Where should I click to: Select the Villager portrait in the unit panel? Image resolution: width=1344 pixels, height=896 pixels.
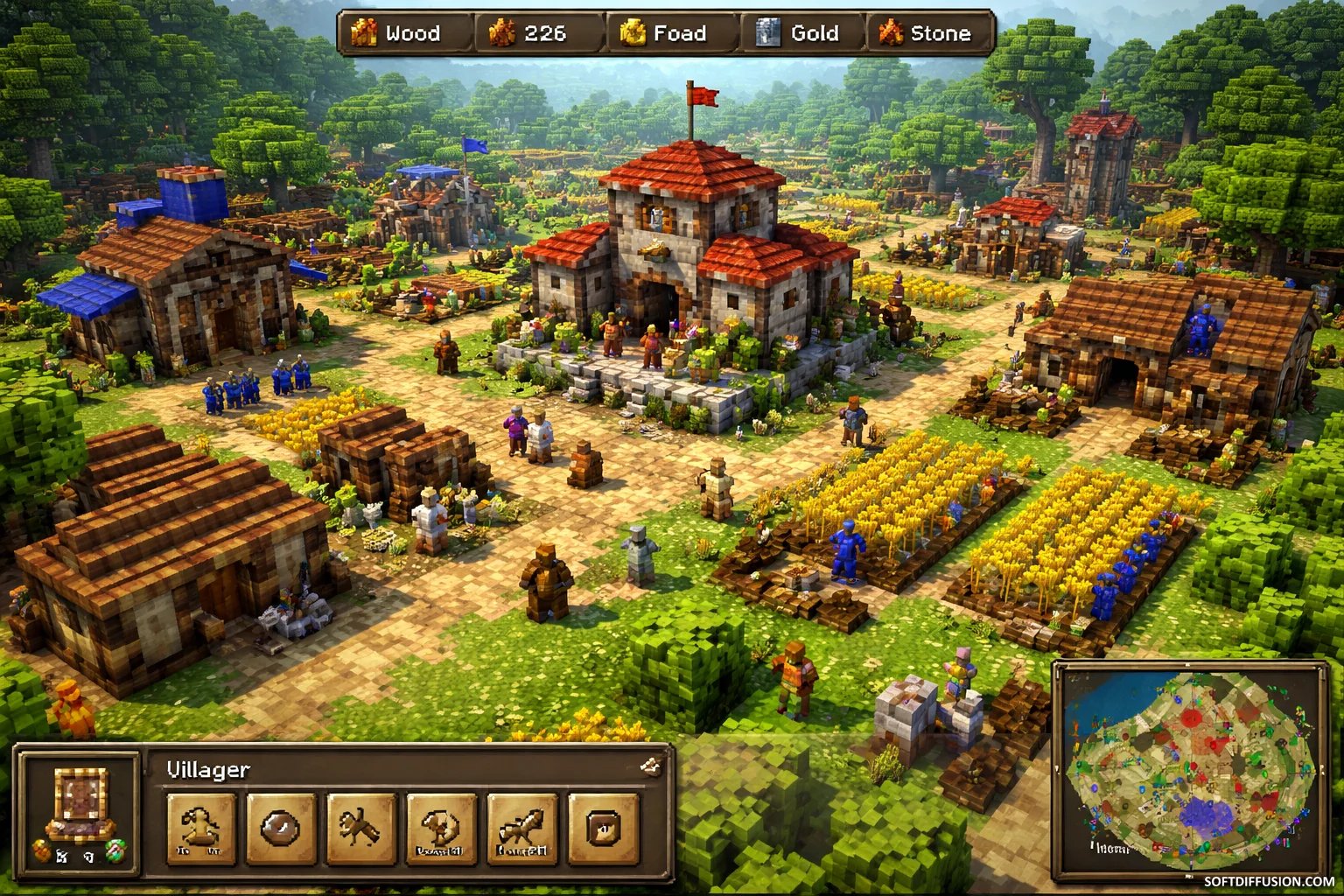tap(80, 801)
